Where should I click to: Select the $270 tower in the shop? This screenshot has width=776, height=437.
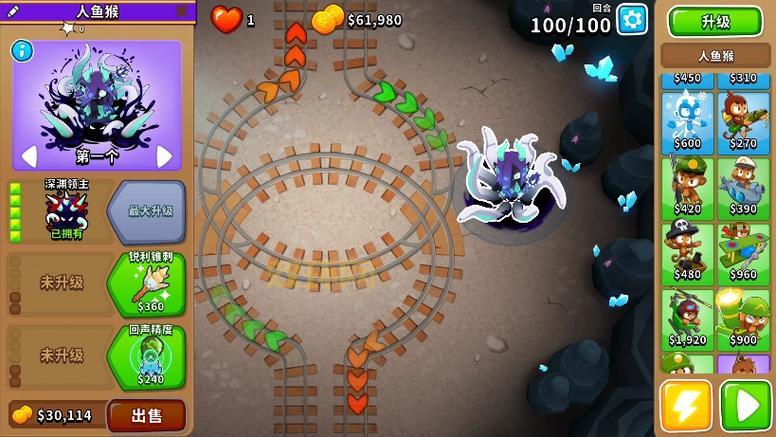743,122
